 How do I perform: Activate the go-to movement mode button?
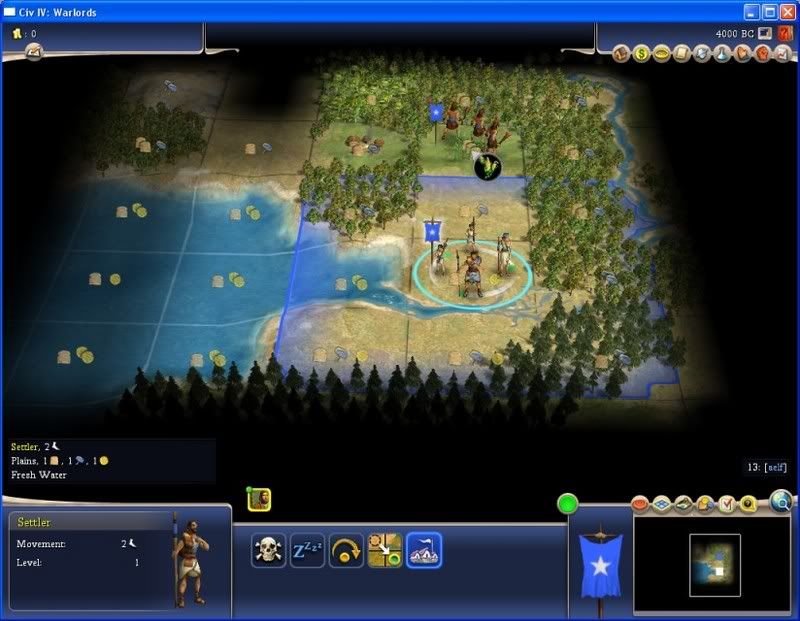pos(385,550)
